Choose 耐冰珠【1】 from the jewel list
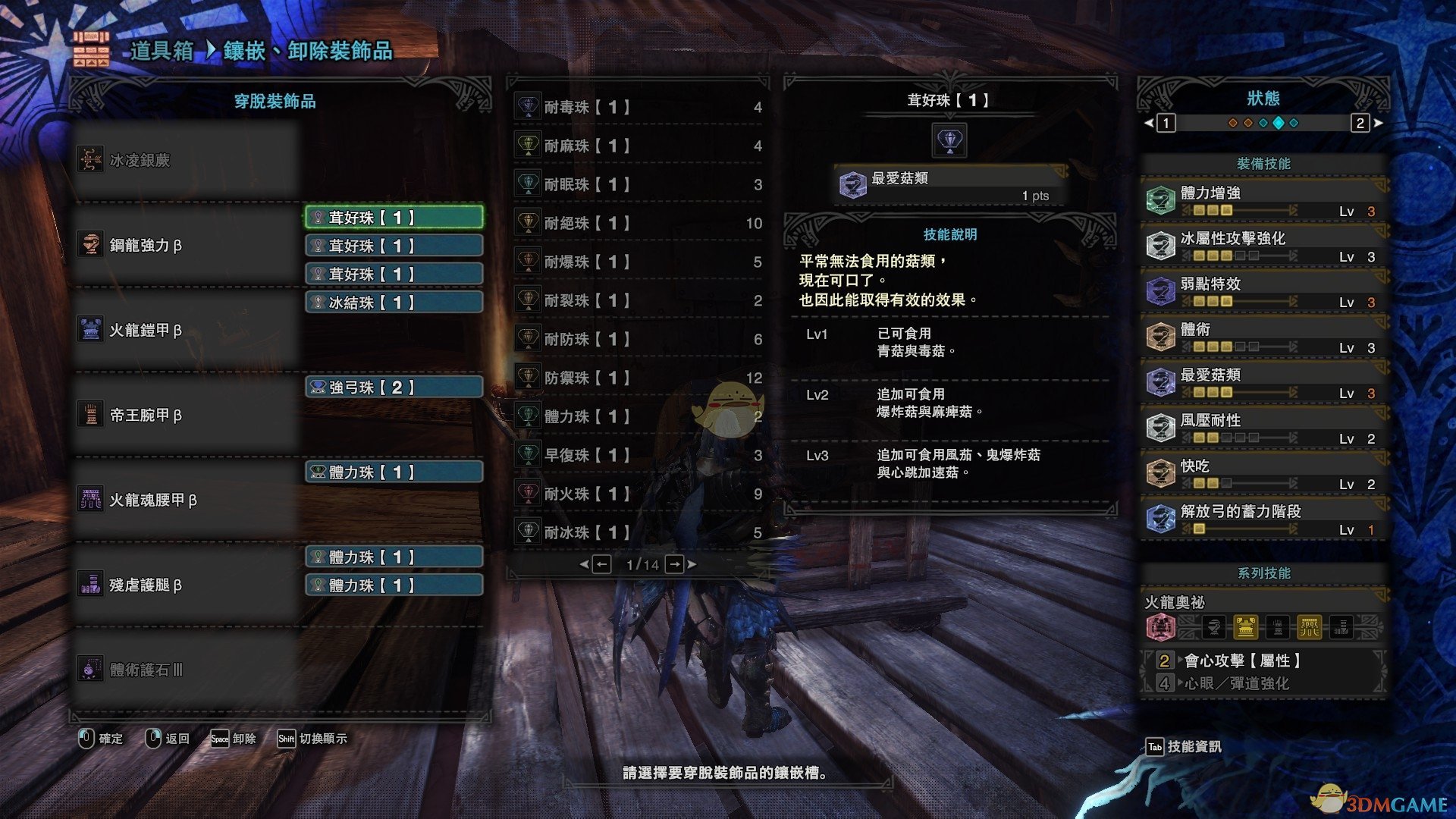 (639, 532)
